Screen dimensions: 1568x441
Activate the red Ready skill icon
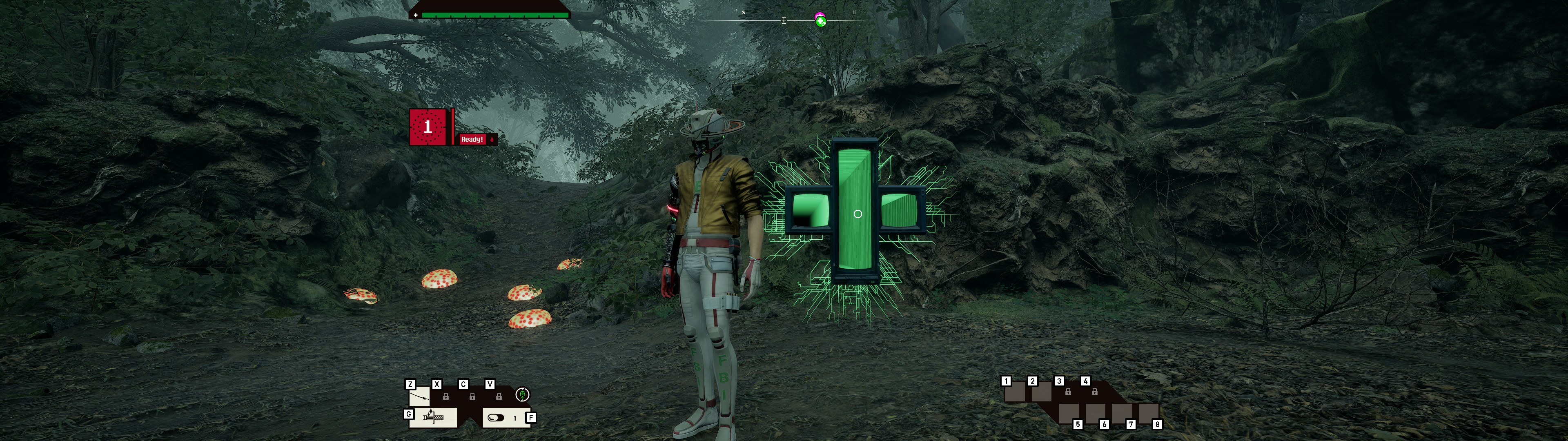click(428, 127)
